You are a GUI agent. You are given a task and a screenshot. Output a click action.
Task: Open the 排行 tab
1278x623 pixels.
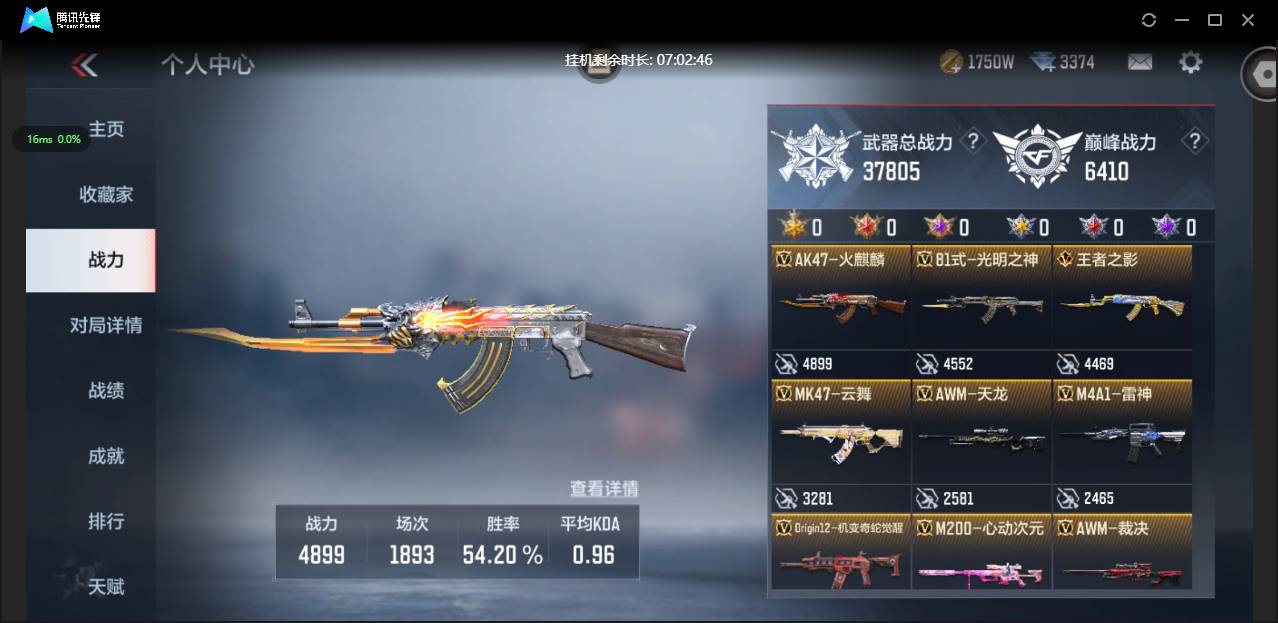(105, 521)
